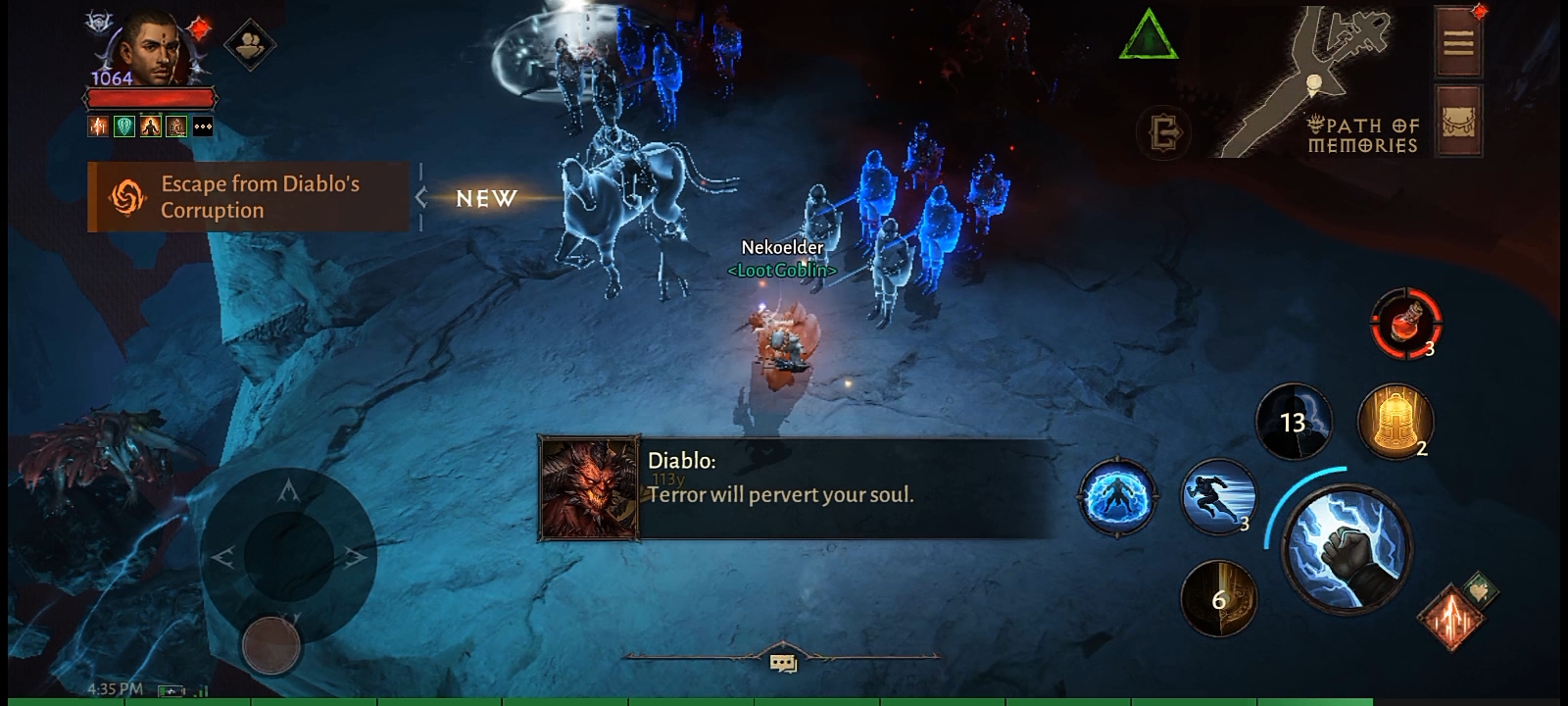
Task: Collapse the quest tracker arrow
Action: 421,198
